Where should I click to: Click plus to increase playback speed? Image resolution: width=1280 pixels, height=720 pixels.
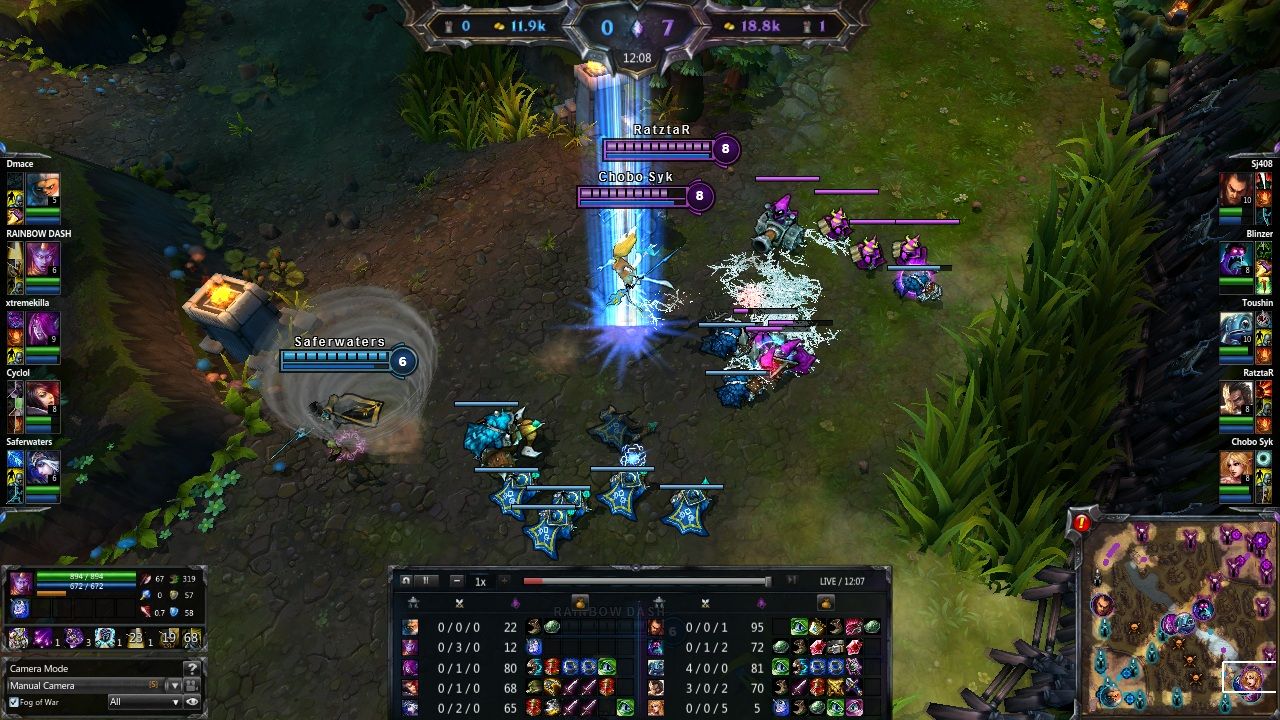(503, 580)
